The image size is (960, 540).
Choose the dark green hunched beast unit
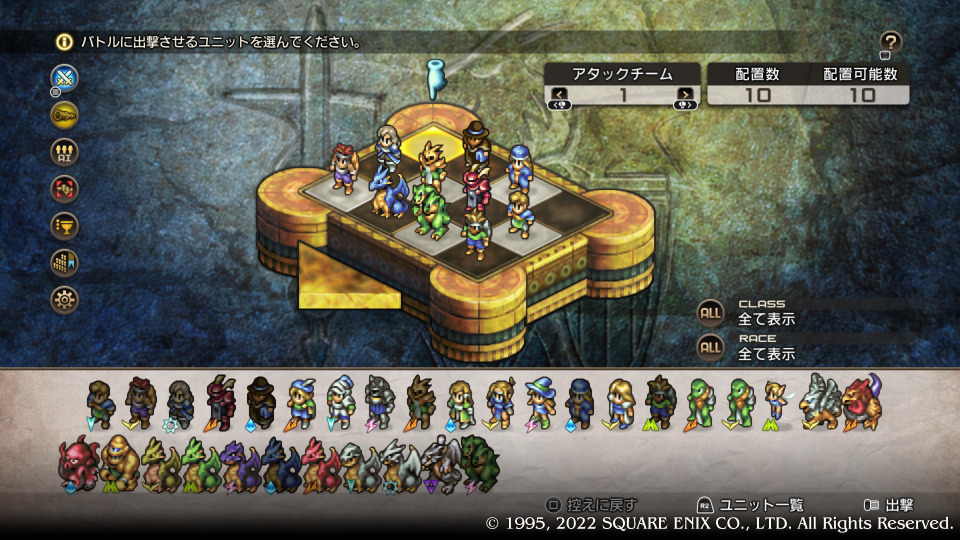pos(479,462)
